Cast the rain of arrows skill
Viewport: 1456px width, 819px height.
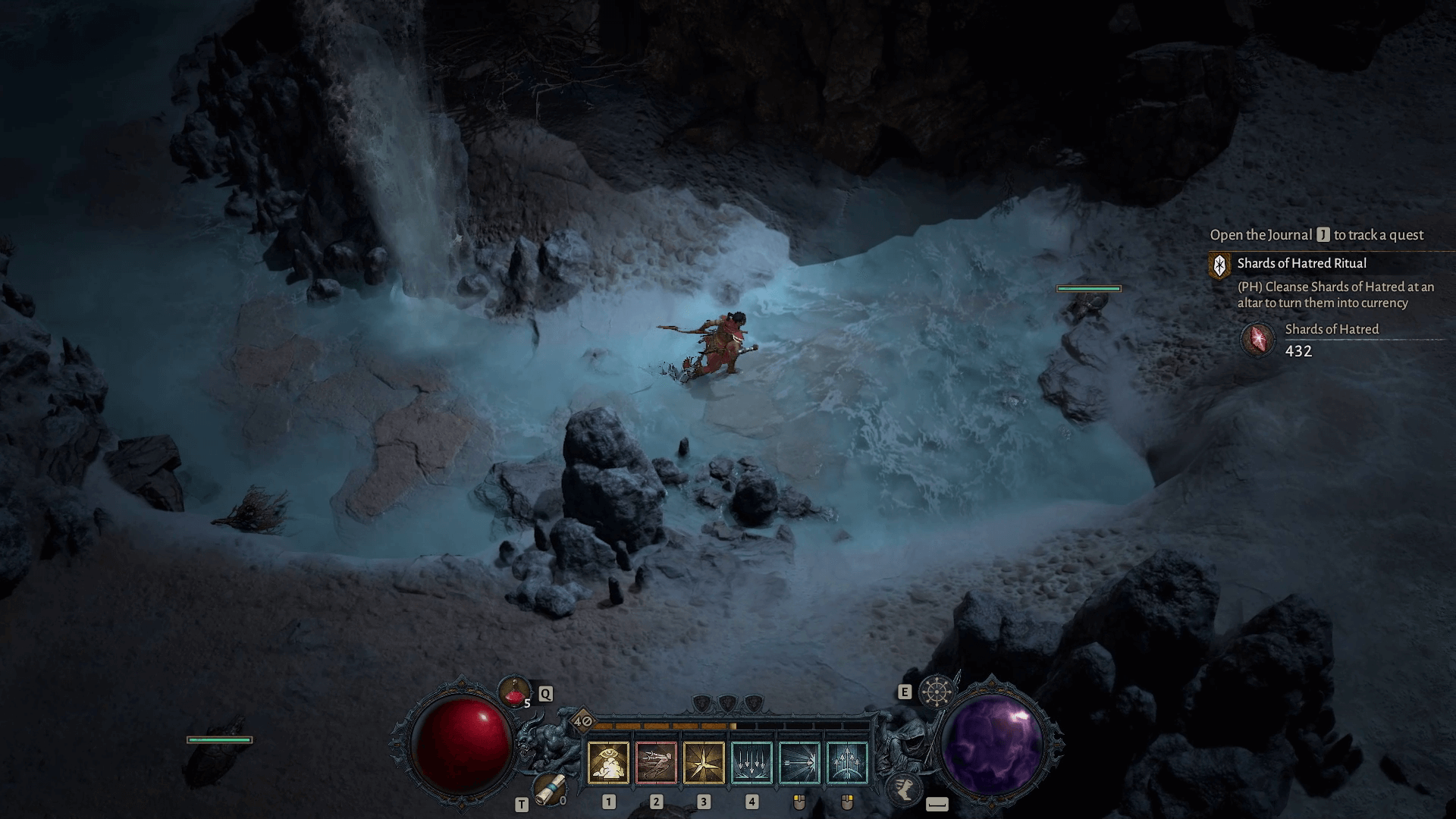coord(752,763)
